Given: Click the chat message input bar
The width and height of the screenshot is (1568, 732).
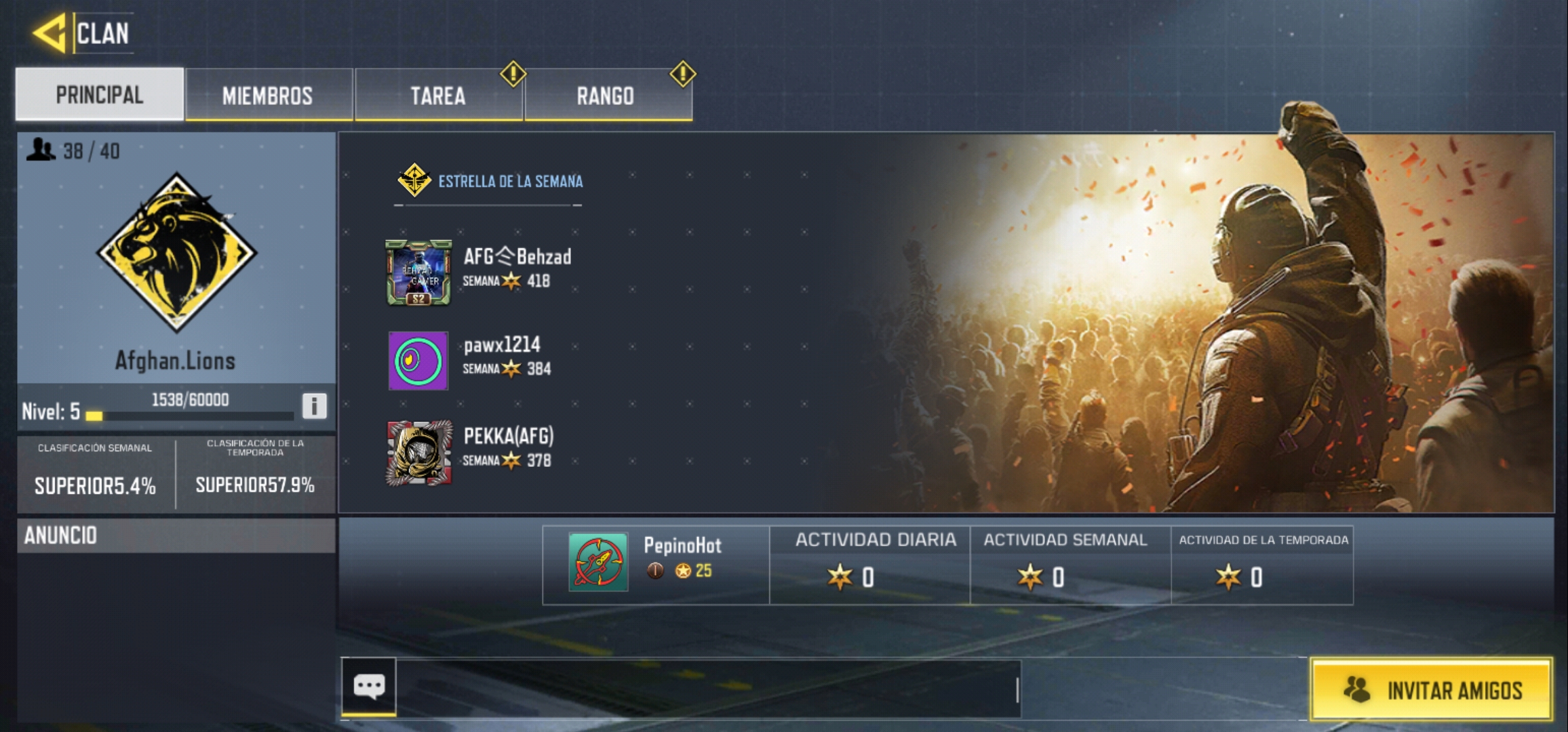Looking at the screenshot, I should (708, 689).
